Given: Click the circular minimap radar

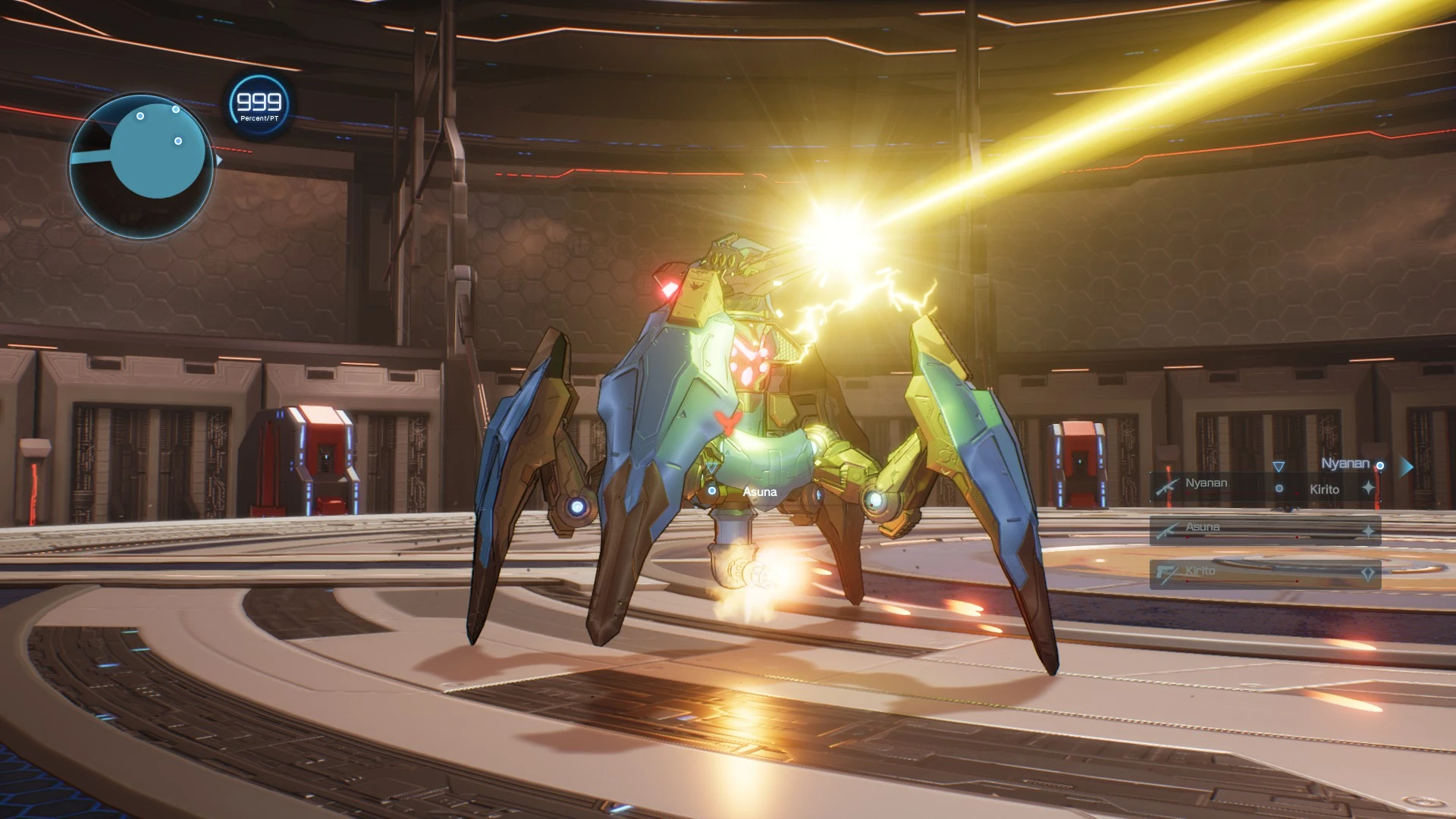Looking at the screenshot, I should coord(142,165).
